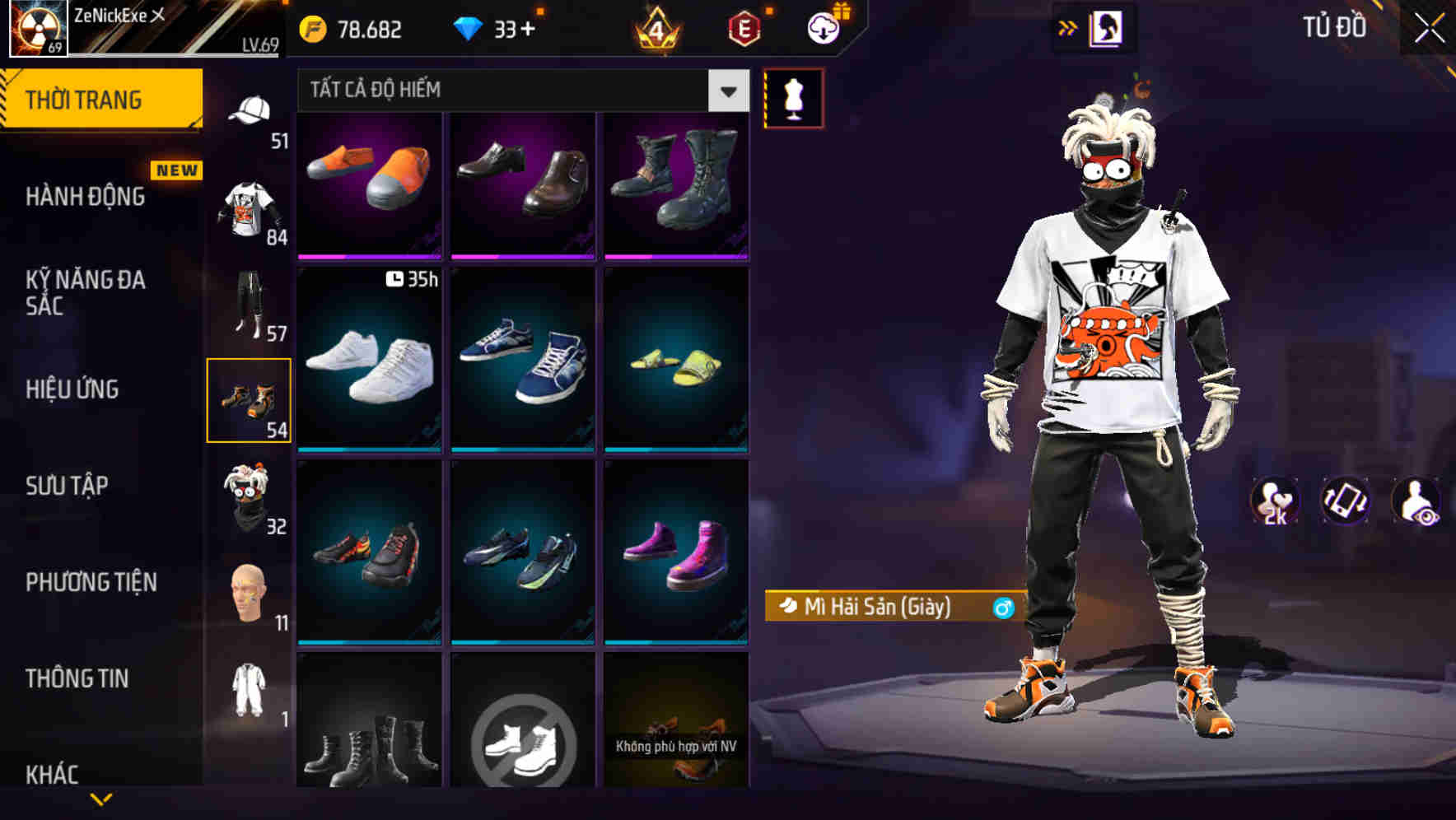This screenshot has width=1456, height=820.
Task: Open the hat category with 51 items
Action: tap(250, 111)
